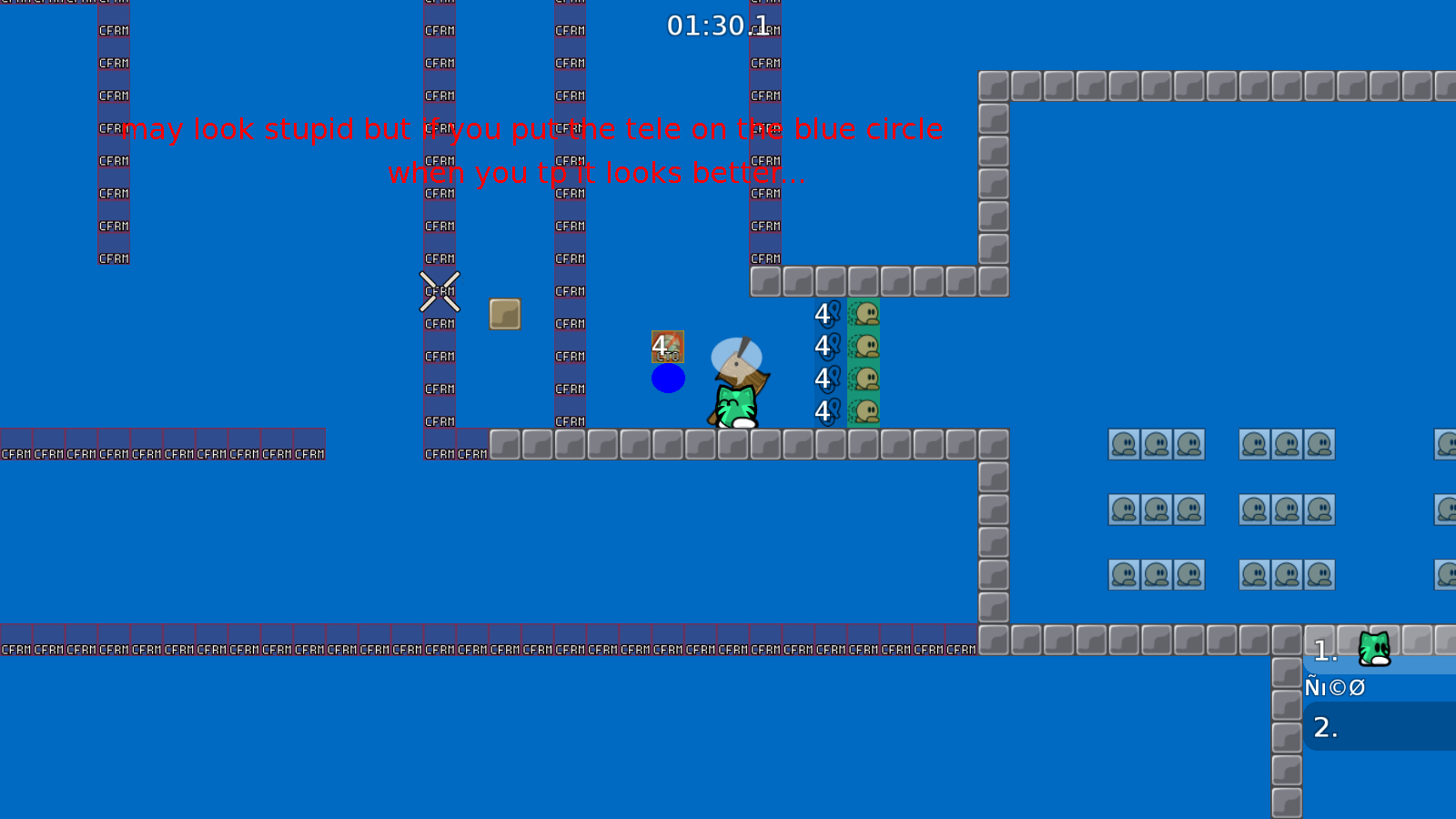Select the scoreboard entry named Ñı©Ø
Image resolution: width=1456 pixels, height=819 pixels.
(x=1334, y=687)
